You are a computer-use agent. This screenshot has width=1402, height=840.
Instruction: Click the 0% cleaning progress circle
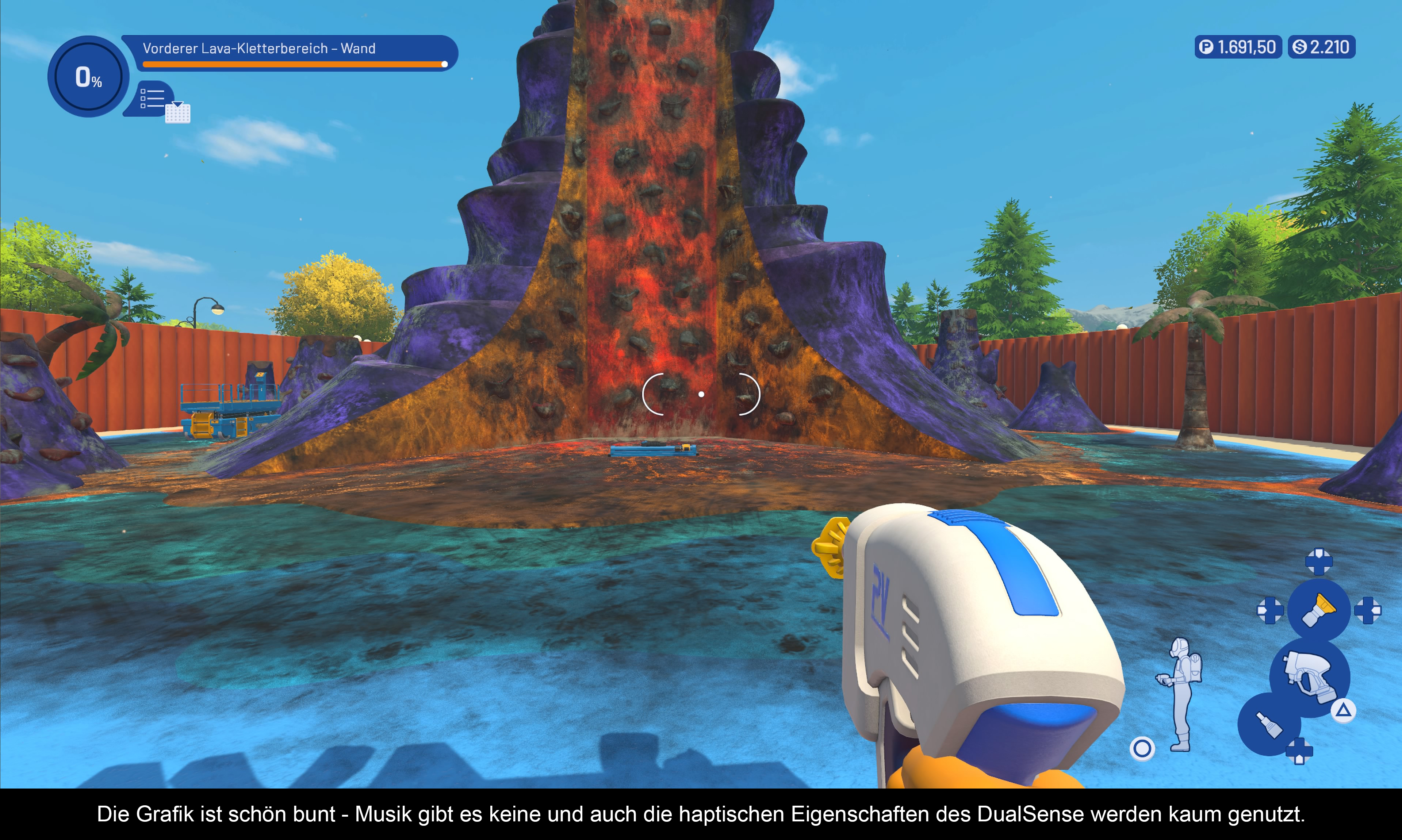click(x=88, y=77)
